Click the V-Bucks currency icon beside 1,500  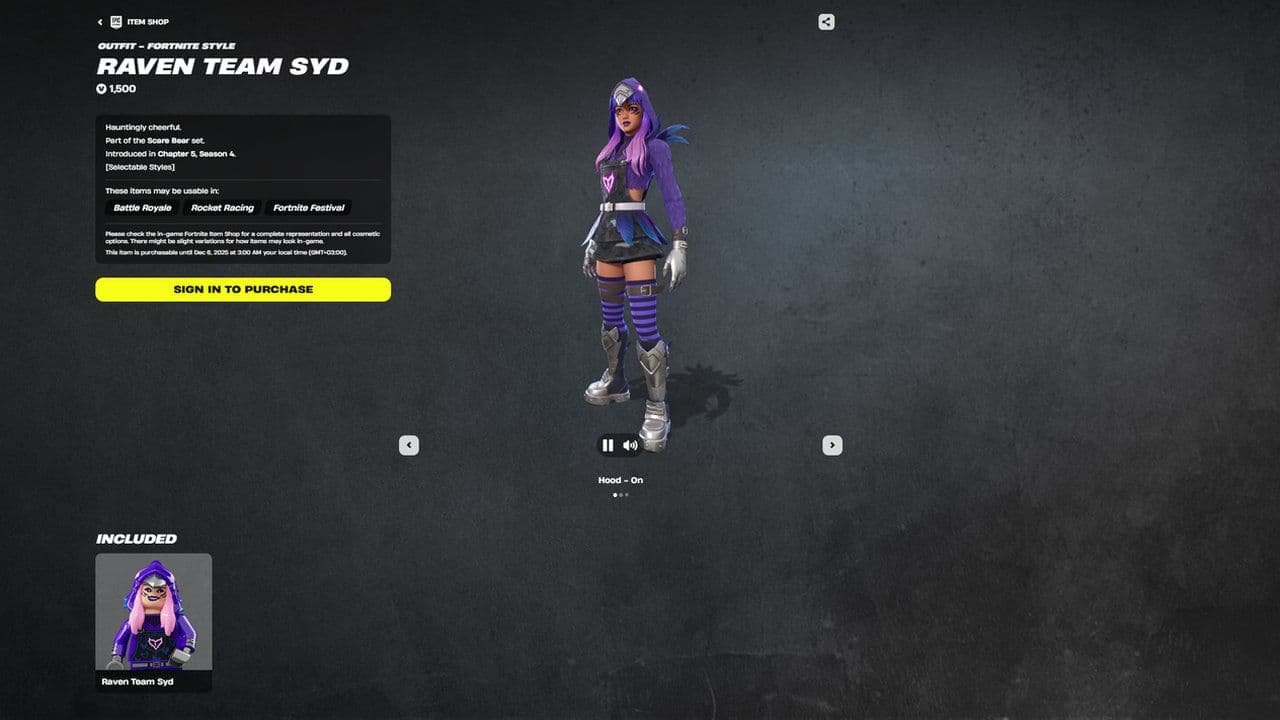point(100,88)
